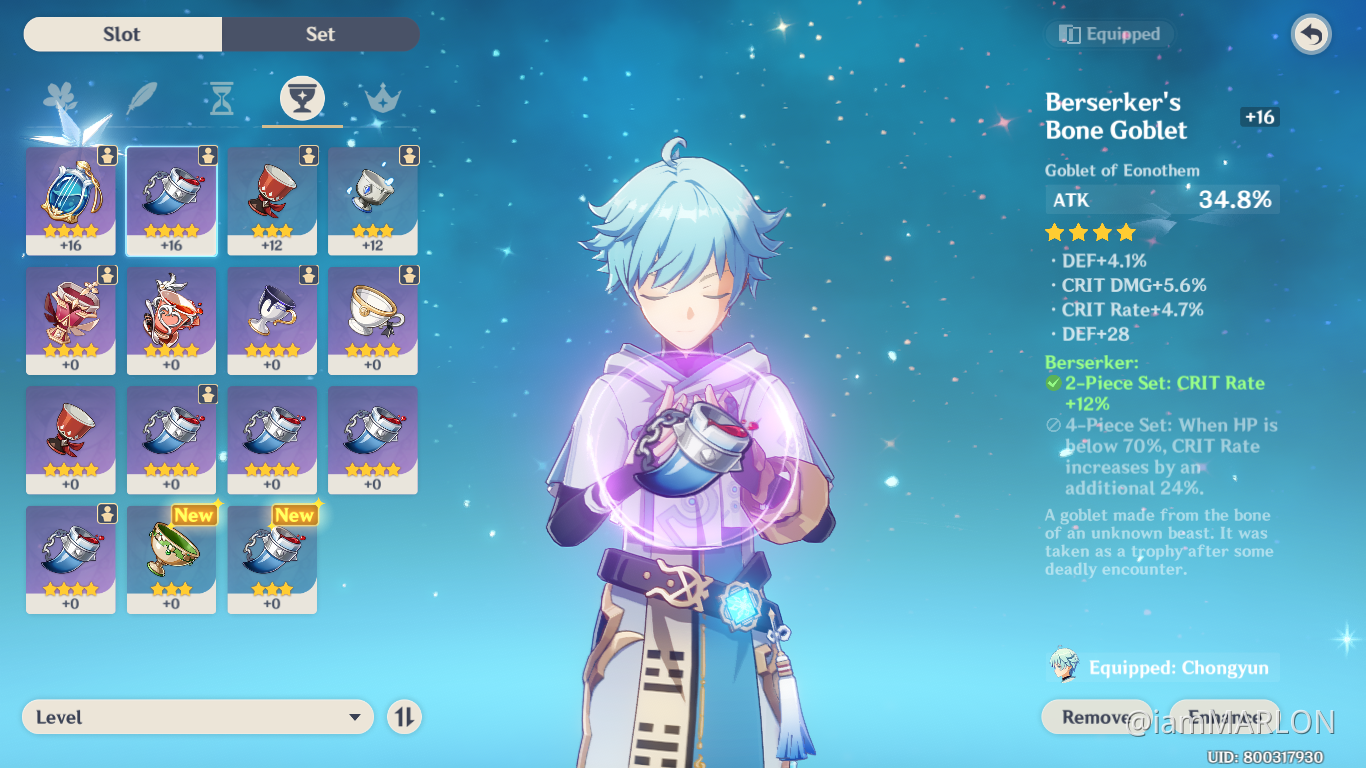This screenshot has height=768, width=1366.
Task: Switch to the Set tab
Action: coord(320,33)
